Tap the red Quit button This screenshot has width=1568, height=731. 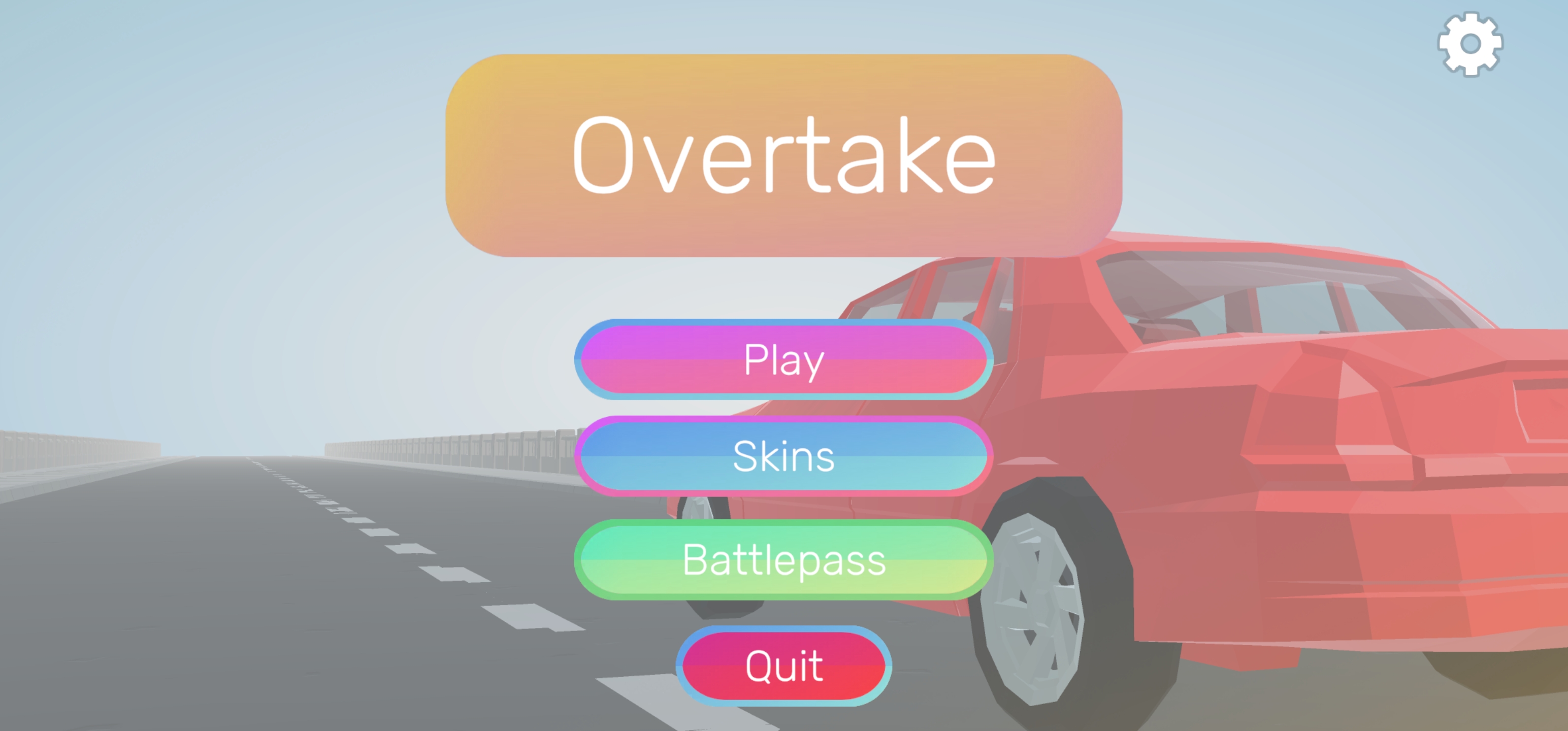point(784,666)
